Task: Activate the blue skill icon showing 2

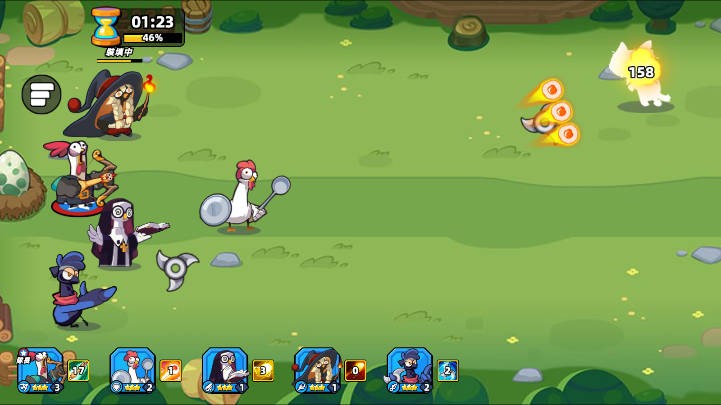Action: pyautogui.click(x=448, y=371)
